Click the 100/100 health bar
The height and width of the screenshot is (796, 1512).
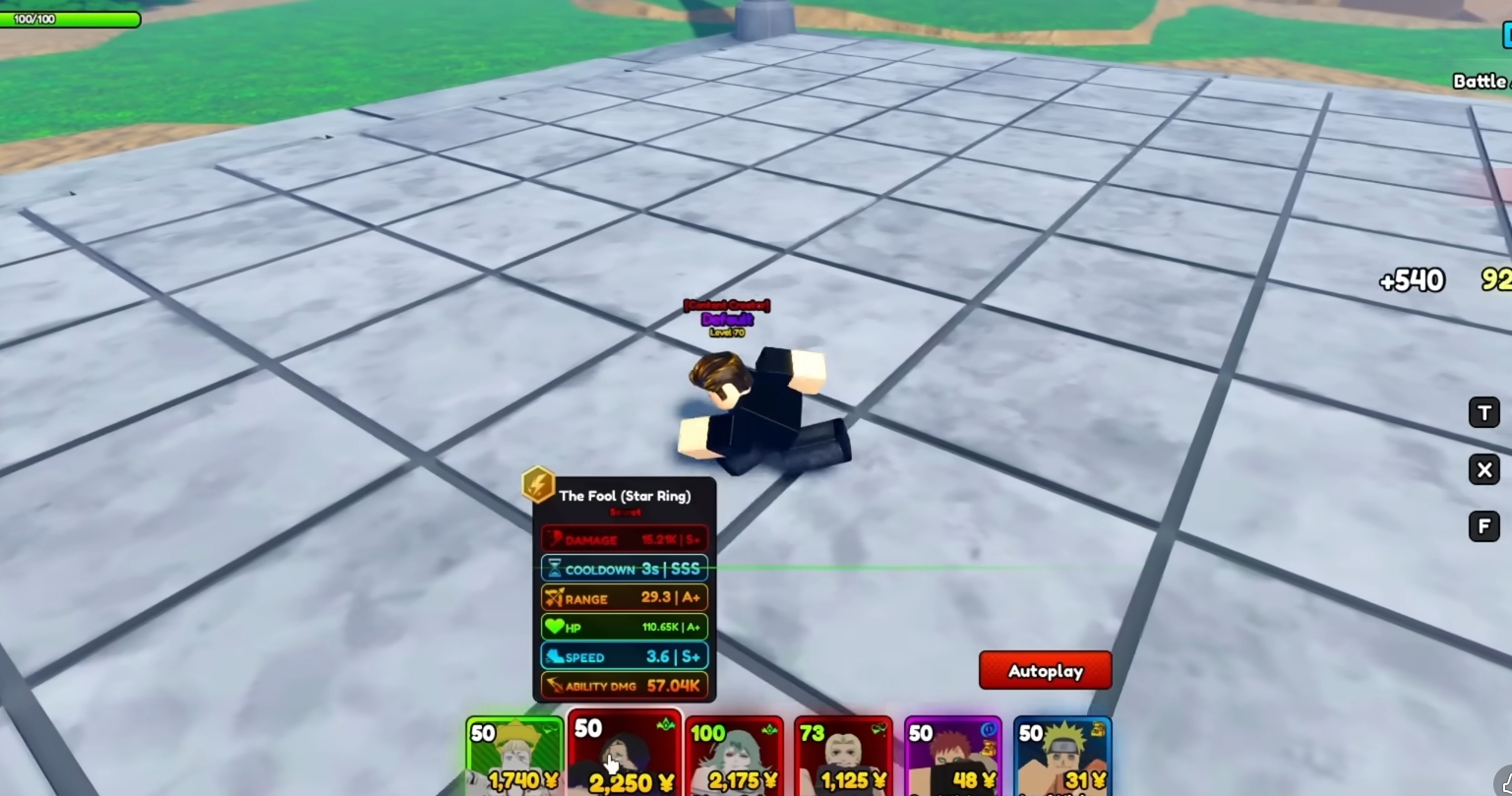point(71,17)
